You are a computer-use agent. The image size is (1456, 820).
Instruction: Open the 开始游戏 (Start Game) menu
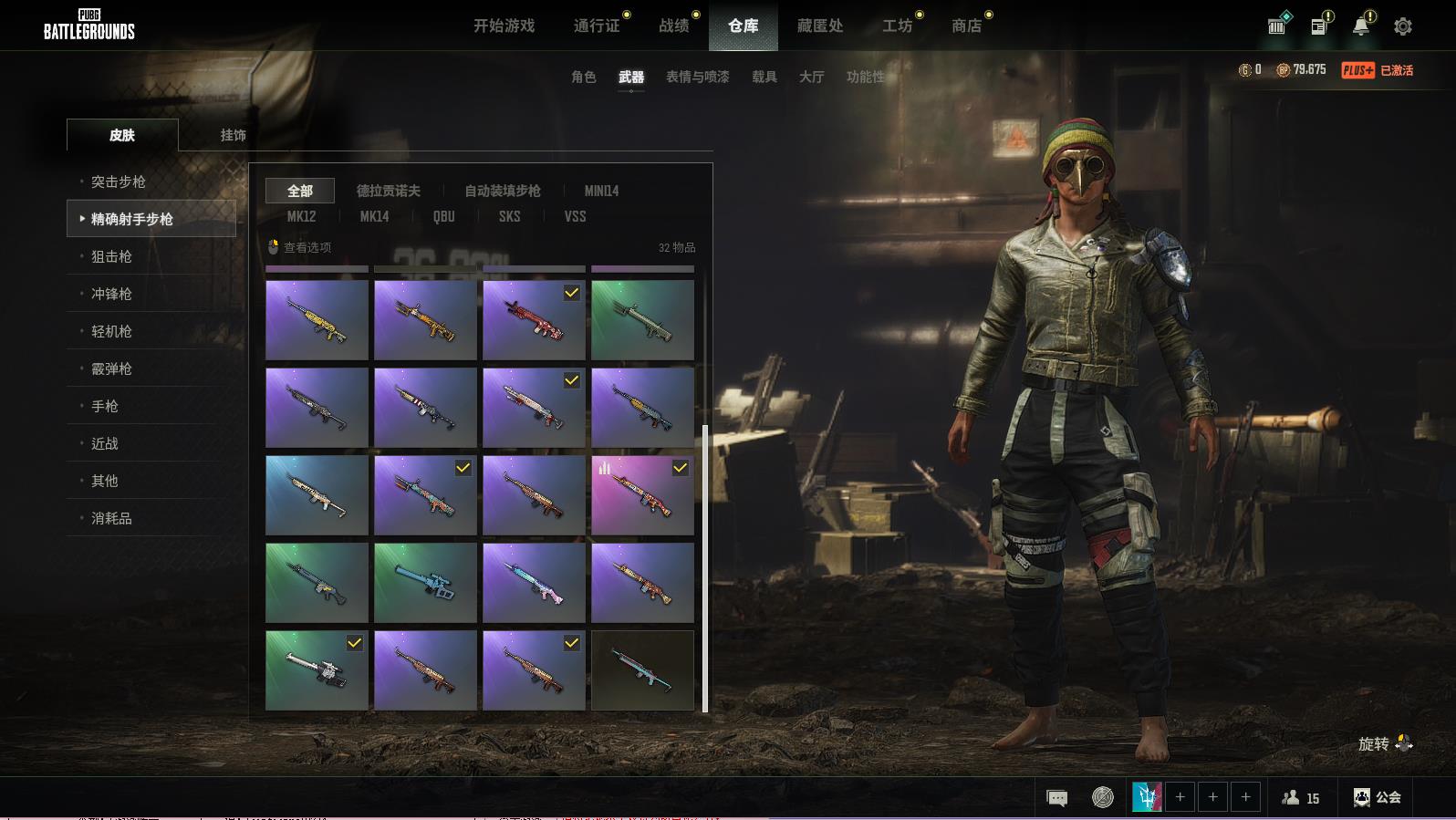click(504, 26)
